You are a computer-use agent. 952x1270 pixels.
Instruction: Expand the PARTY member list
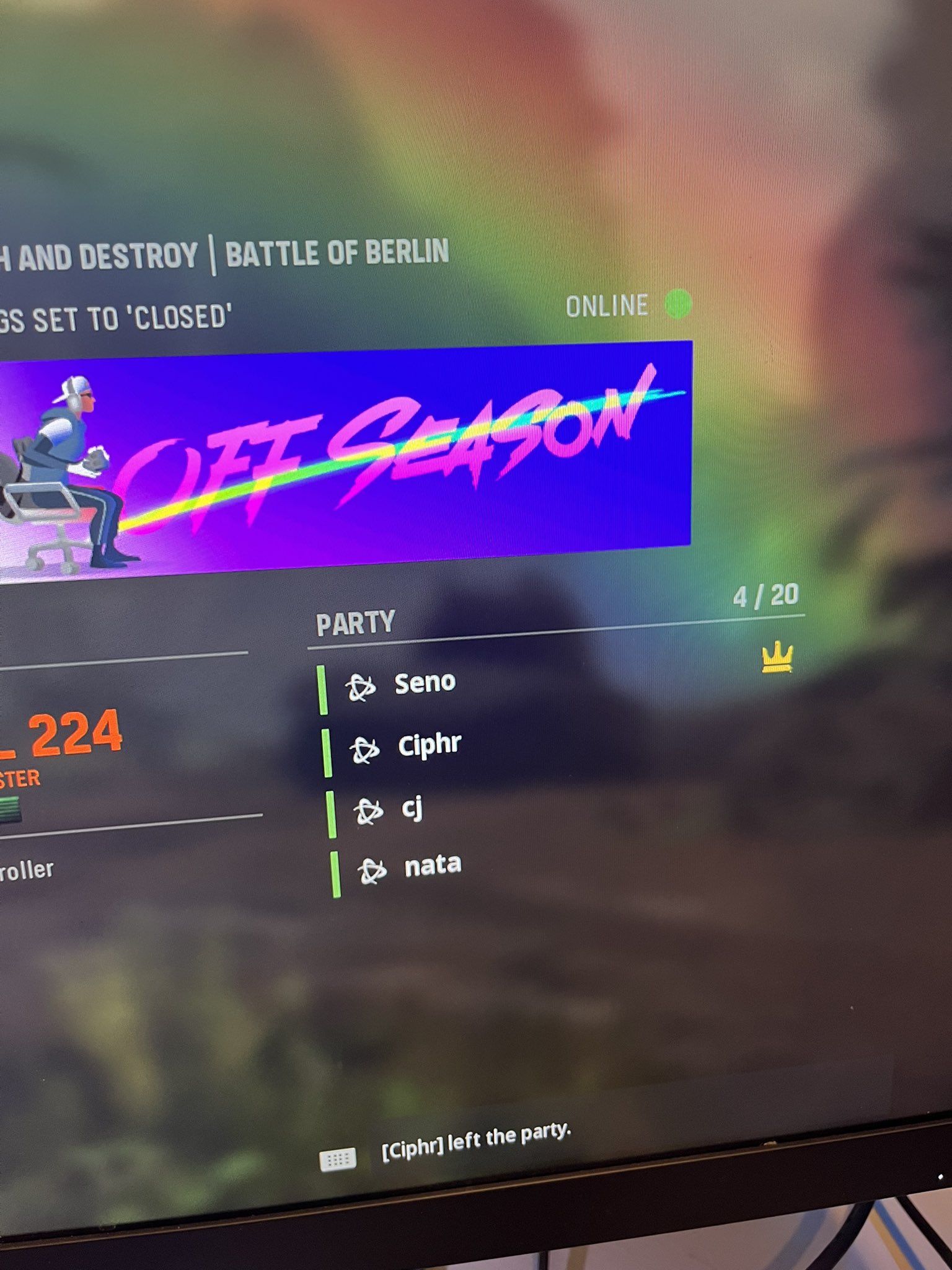(x=356, y=621)
